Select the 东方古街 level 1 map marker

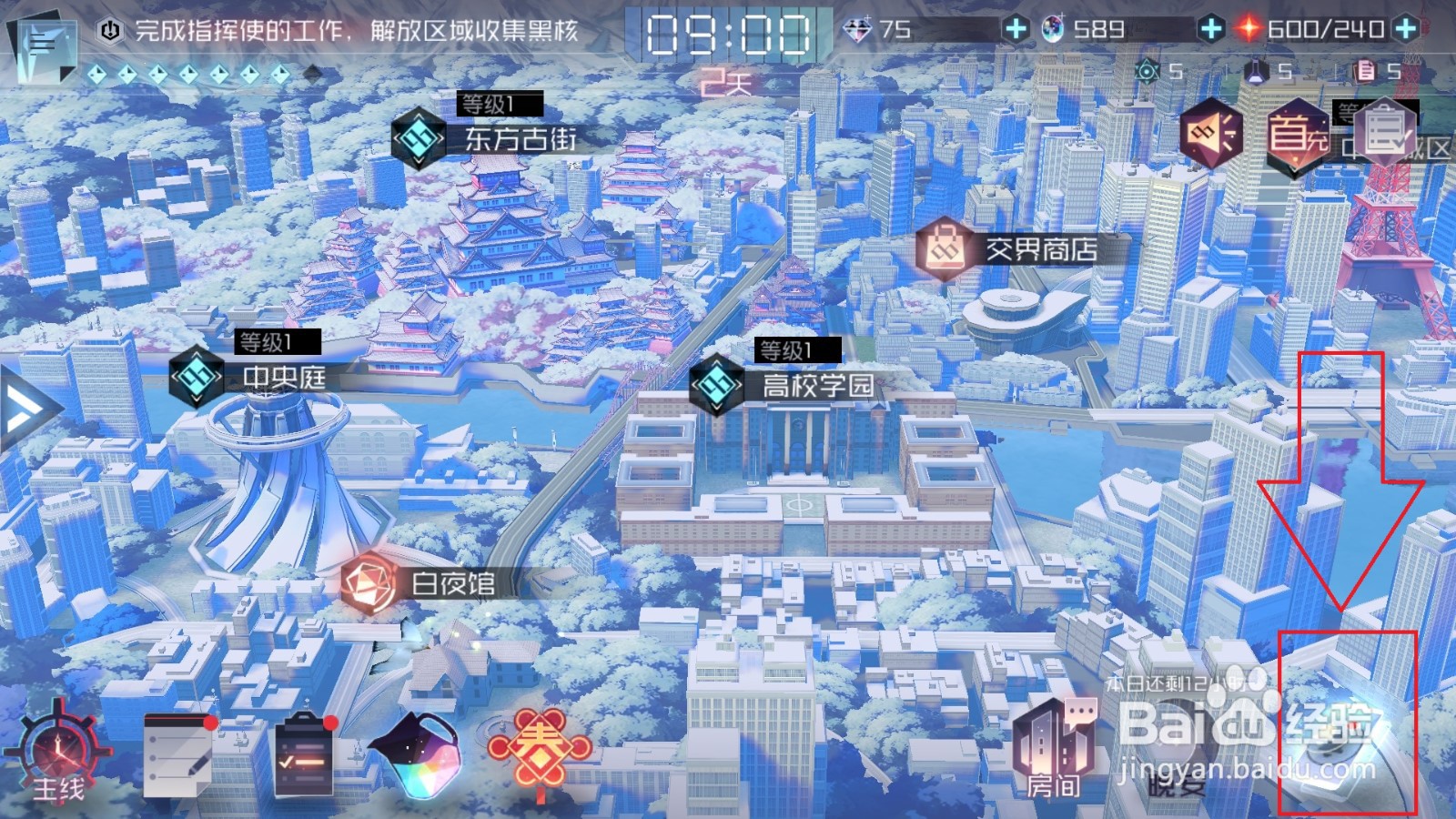pyautogui.click(x=419, y=136)
